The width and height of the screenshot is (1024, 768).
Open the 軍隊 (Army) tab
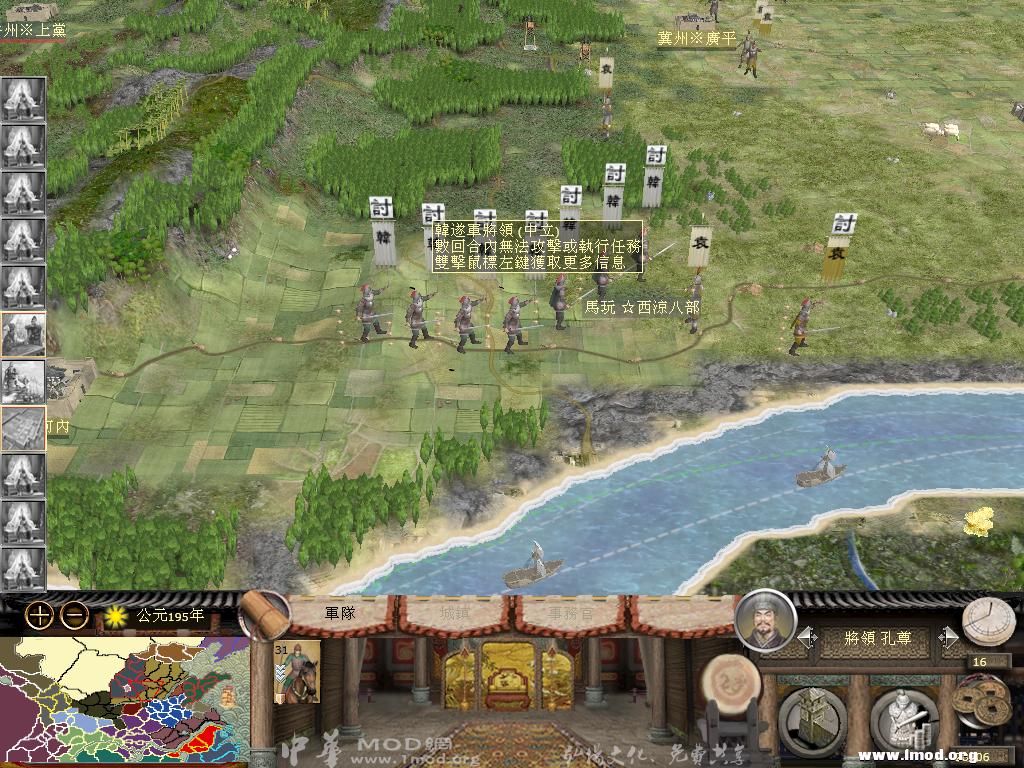point(341,613)
